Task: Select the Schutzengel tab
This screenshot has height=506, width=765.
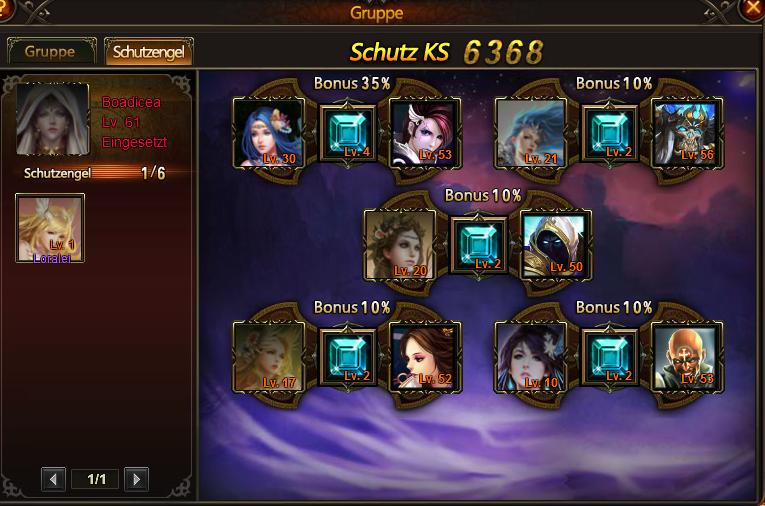Action: (148, 52)
